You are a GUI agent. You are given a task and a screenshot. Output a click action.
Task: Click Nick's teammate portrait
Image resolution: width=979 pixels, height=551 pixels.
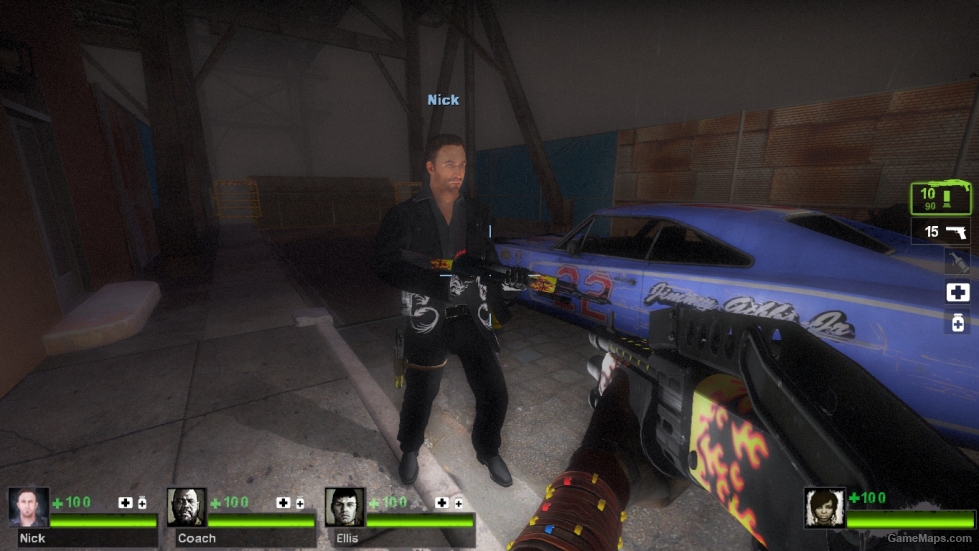tap(28, 507)
